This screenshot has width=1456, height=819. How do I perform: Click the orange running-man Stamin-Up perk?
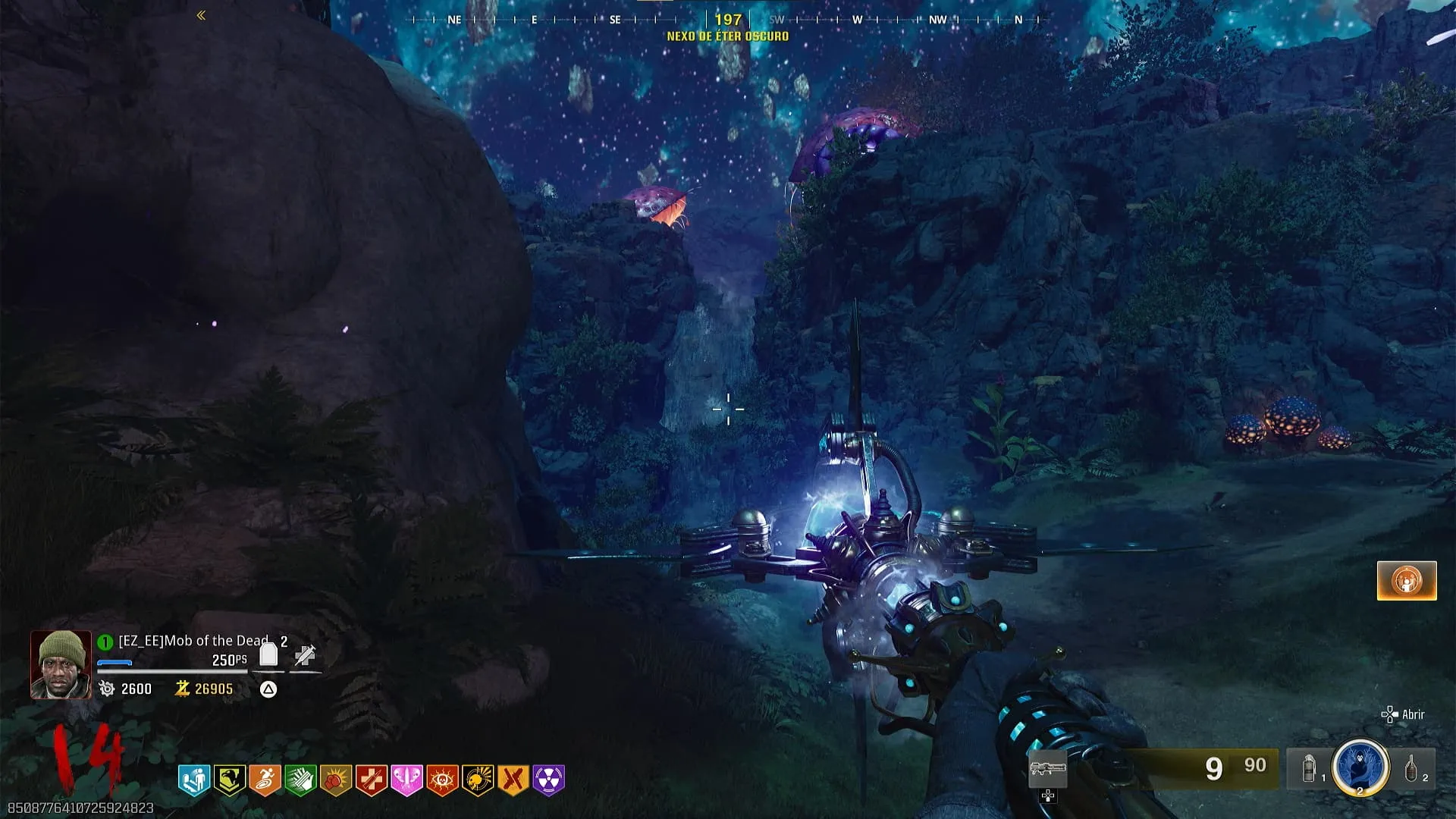click(x=265, y=780)
